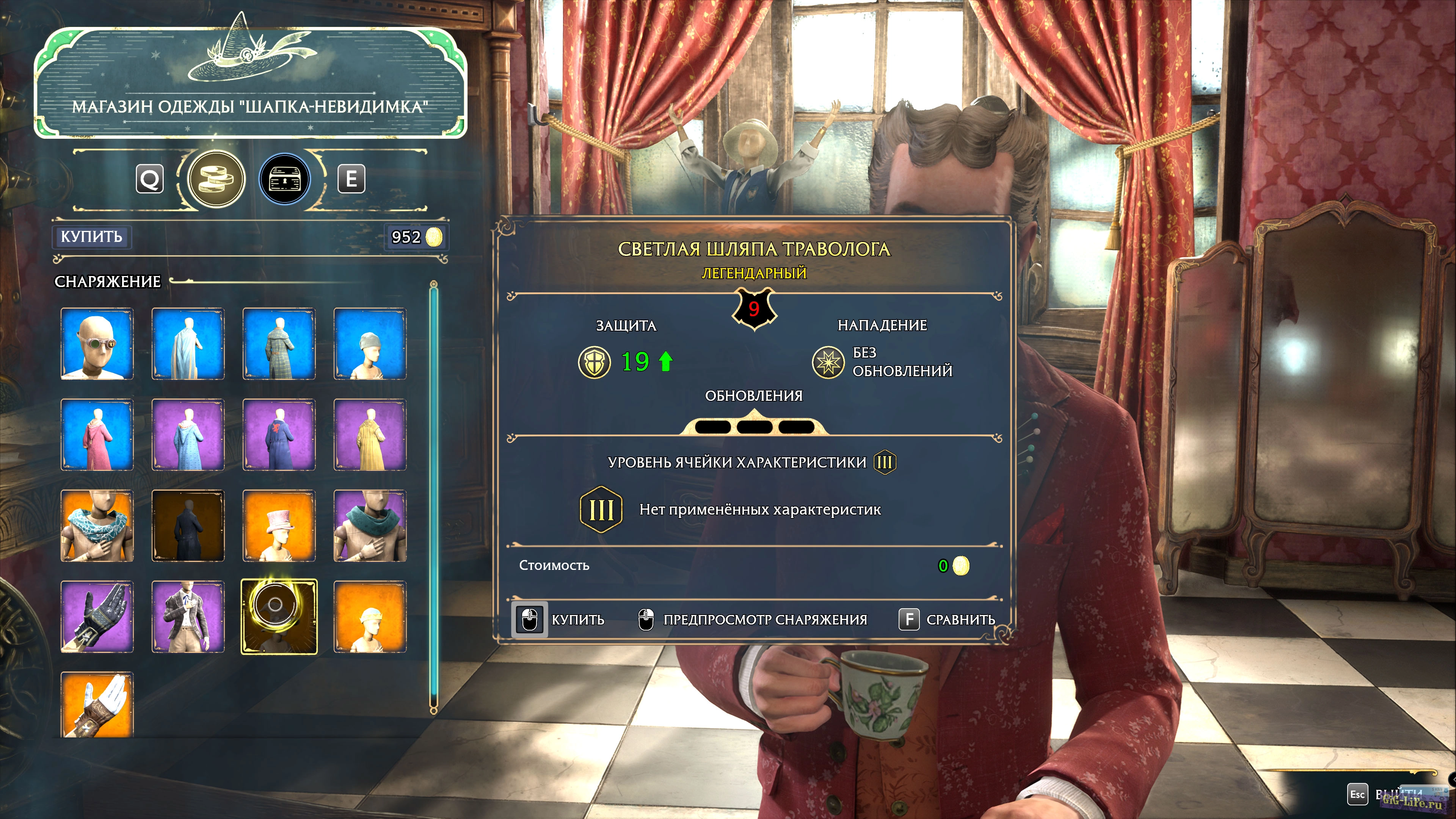Select the white and brown glove

tap(97, 705)
